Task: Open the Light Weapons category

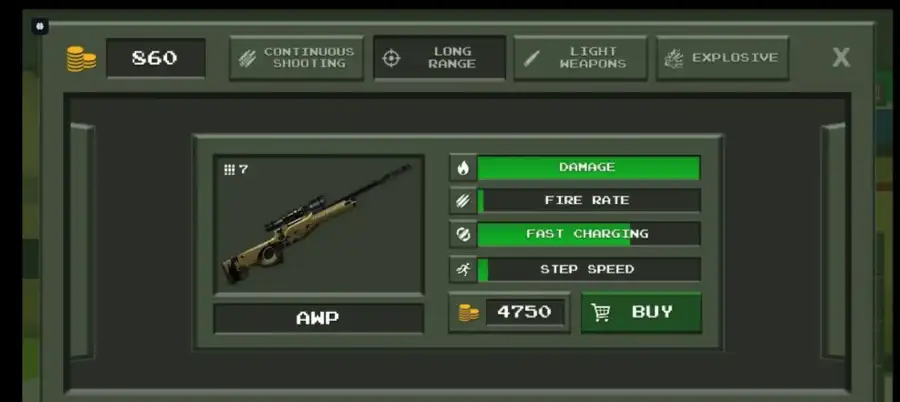Action: pos(580,58)
